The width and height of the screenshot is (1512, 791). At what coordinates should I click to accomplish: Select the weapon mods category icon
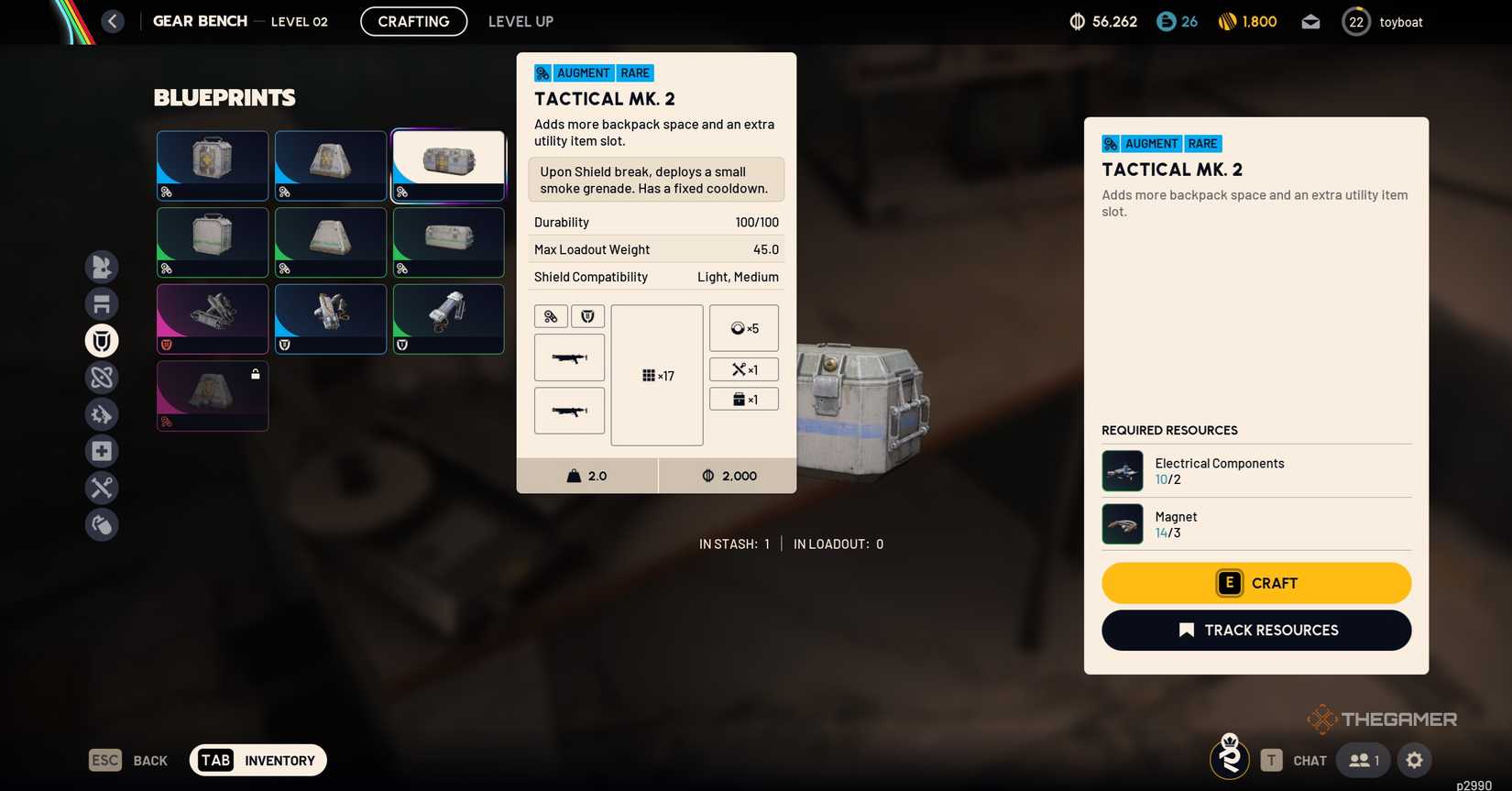102,413
